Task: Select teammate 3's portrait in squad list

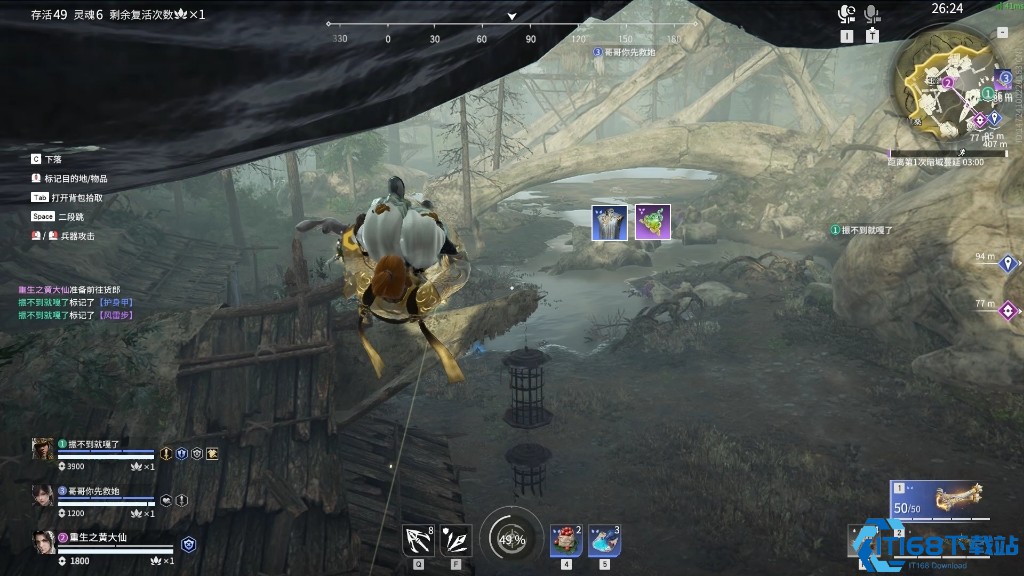Action: click(43, 495)
